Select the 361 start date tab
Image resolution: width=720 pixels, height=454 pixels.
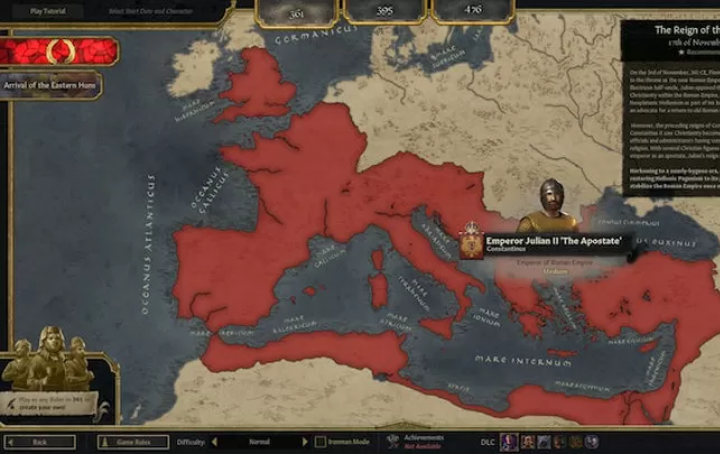296,11
